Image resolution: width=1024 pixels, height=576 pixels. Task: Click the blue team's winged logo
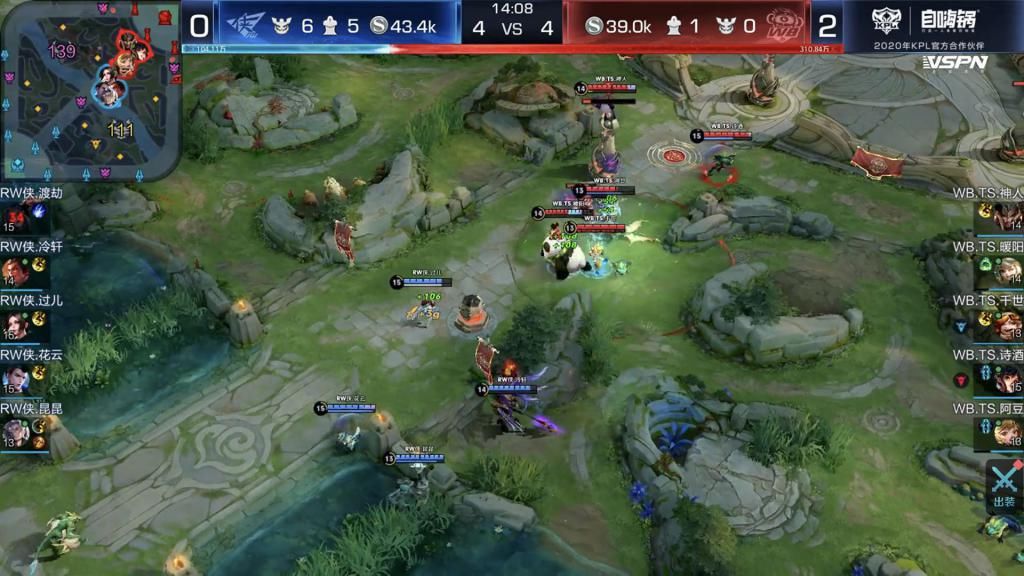pyautogui.click(x=246, y=25)
